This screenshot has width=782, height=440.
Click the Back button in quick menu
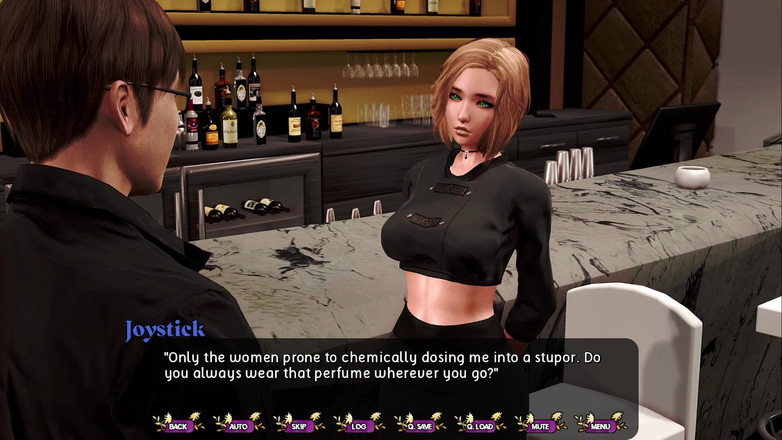178,425
